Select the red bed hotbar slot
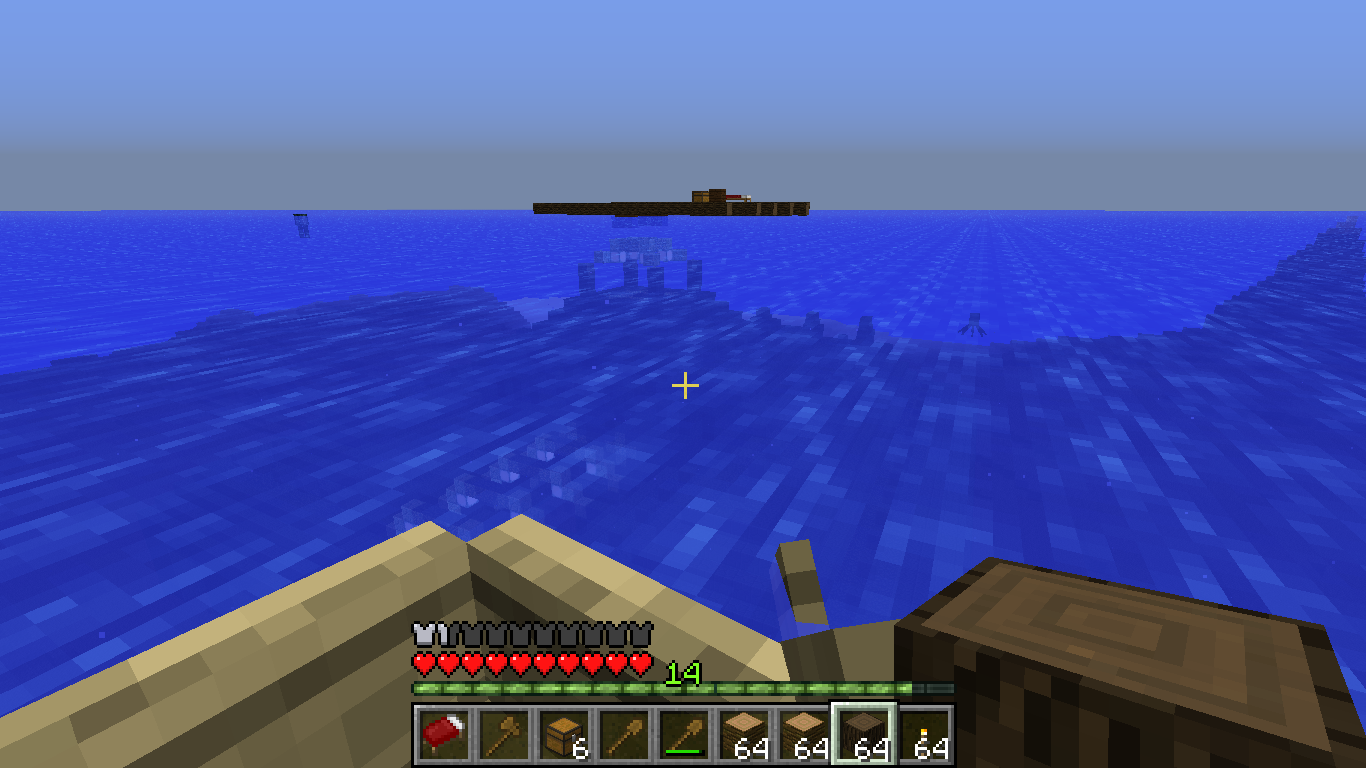1366x768 pixels. pos(443,736)
